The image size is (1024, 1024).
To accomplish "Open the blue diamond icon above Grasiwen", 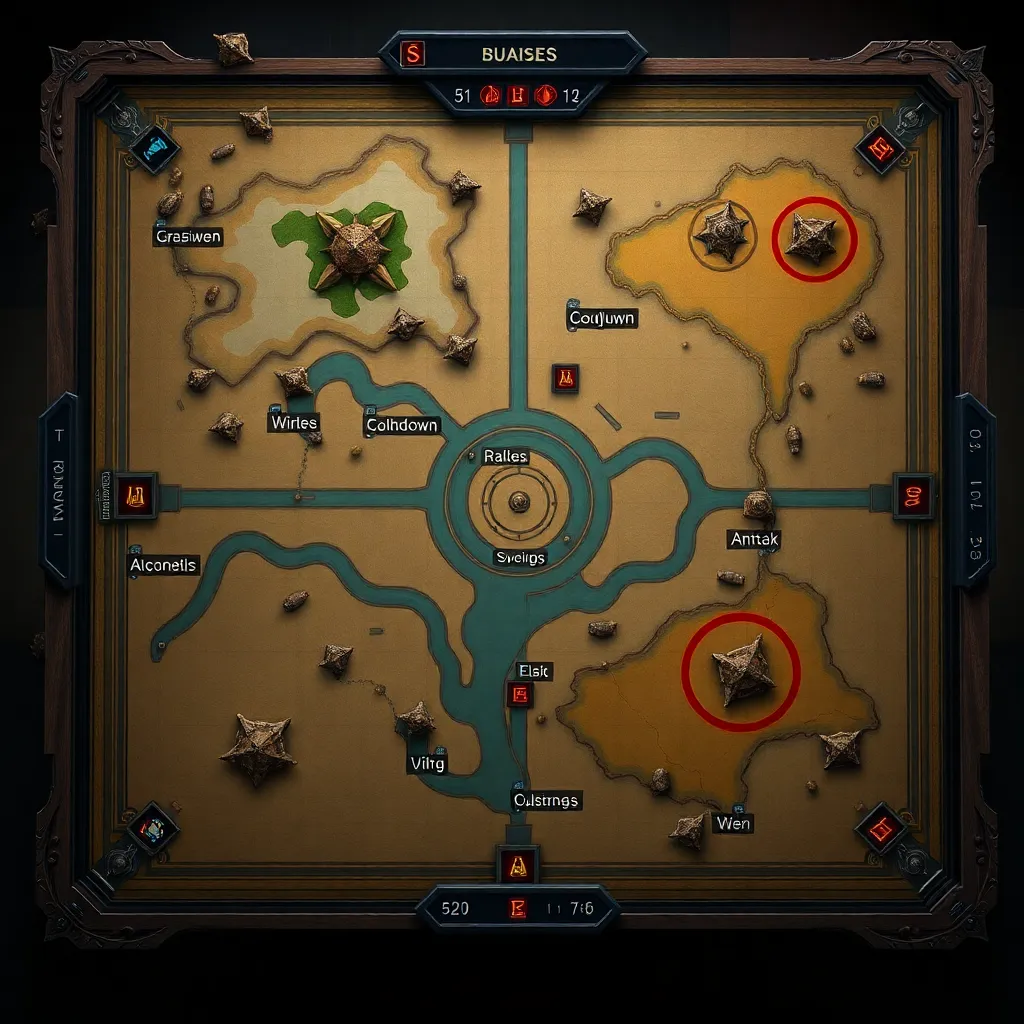I will click(154, 150).
